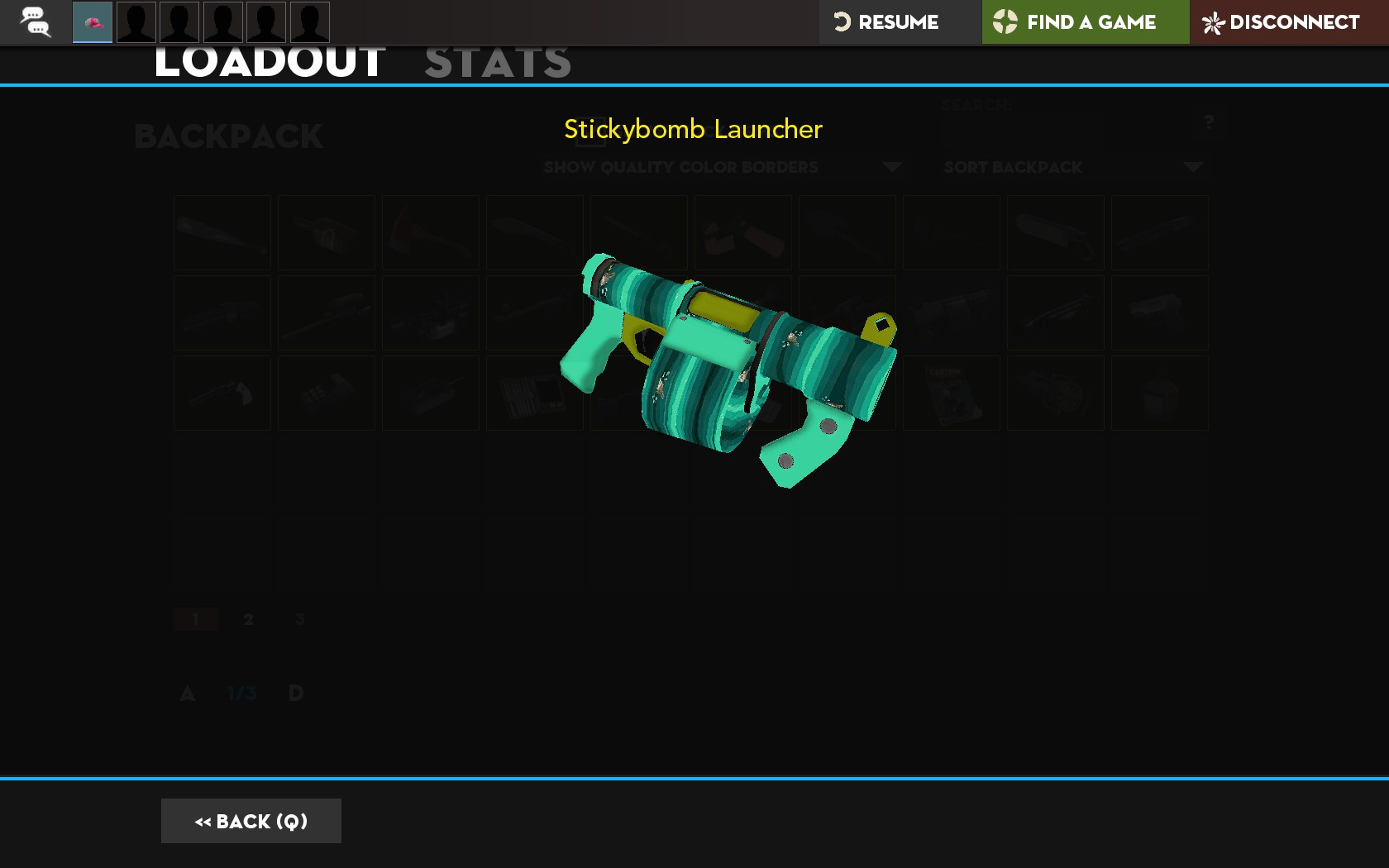Open chat with the speech bubble icon
Viewport: 1389px width, 868px height.
pos(35,22)
